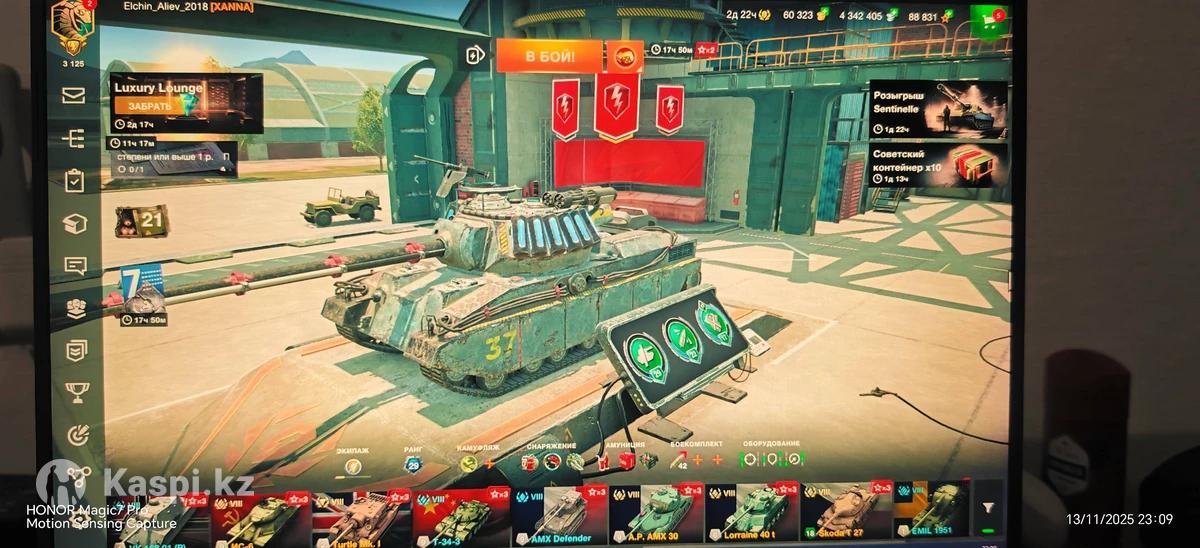The width and height of the screenshot is (1200, 548).
Task: Open the shop cart icon
Action: click(988, 19)
